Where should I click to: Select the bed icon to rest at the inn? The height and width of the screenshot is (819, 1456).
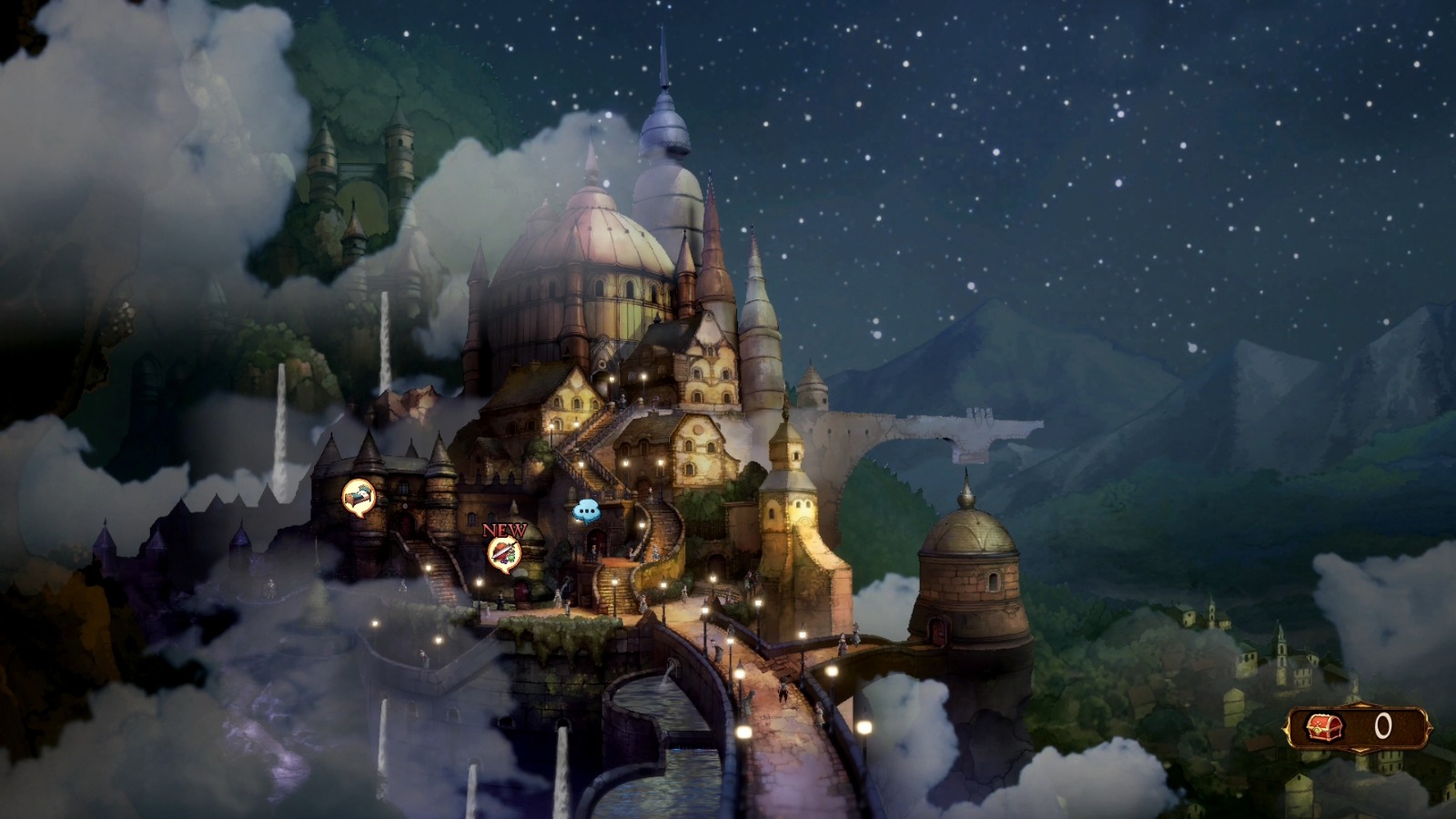357,494
